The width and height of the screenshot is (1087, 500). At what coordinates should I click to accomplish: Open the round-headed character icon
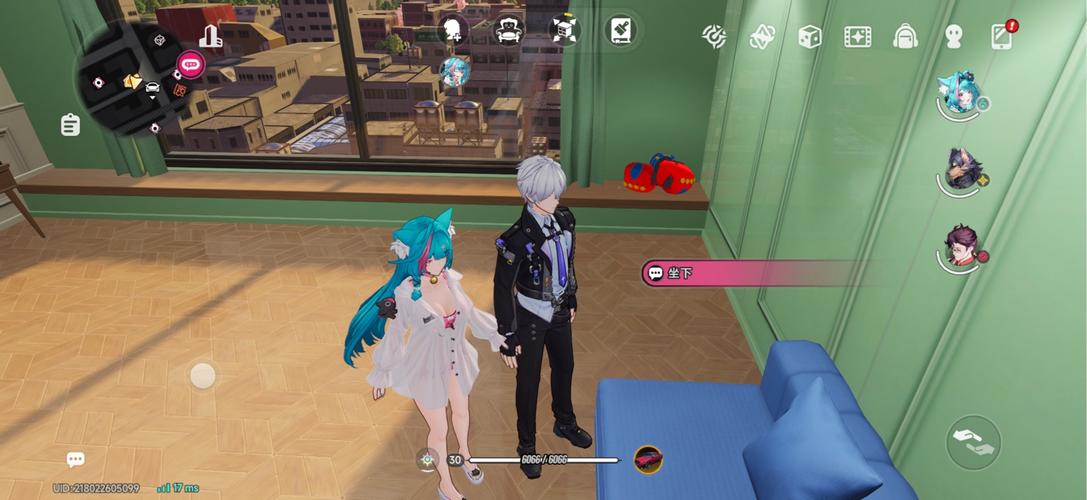point(953,37)
